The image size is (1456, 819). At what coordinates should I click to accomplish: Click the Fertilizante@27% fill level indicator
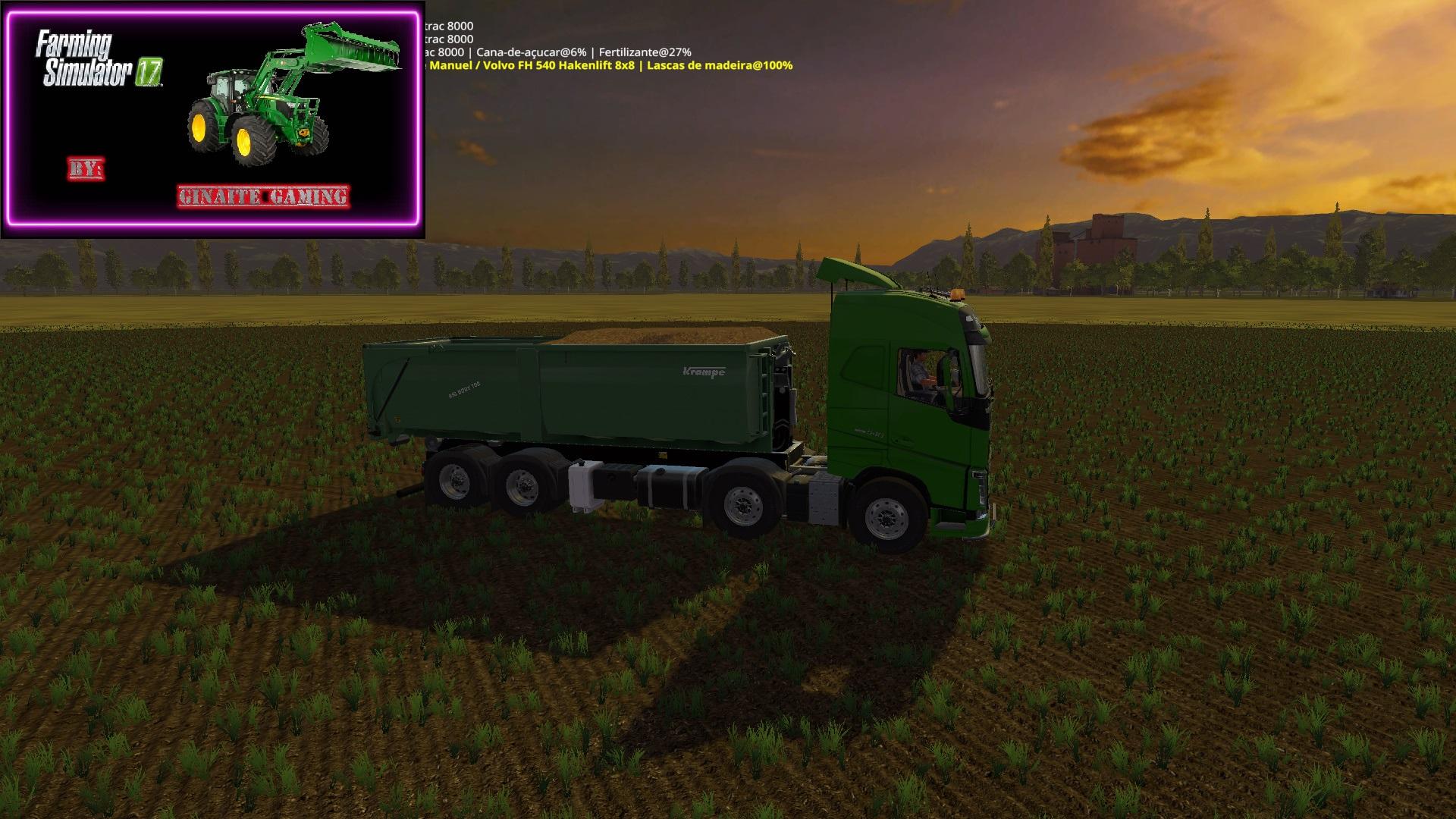pos(645,52)
